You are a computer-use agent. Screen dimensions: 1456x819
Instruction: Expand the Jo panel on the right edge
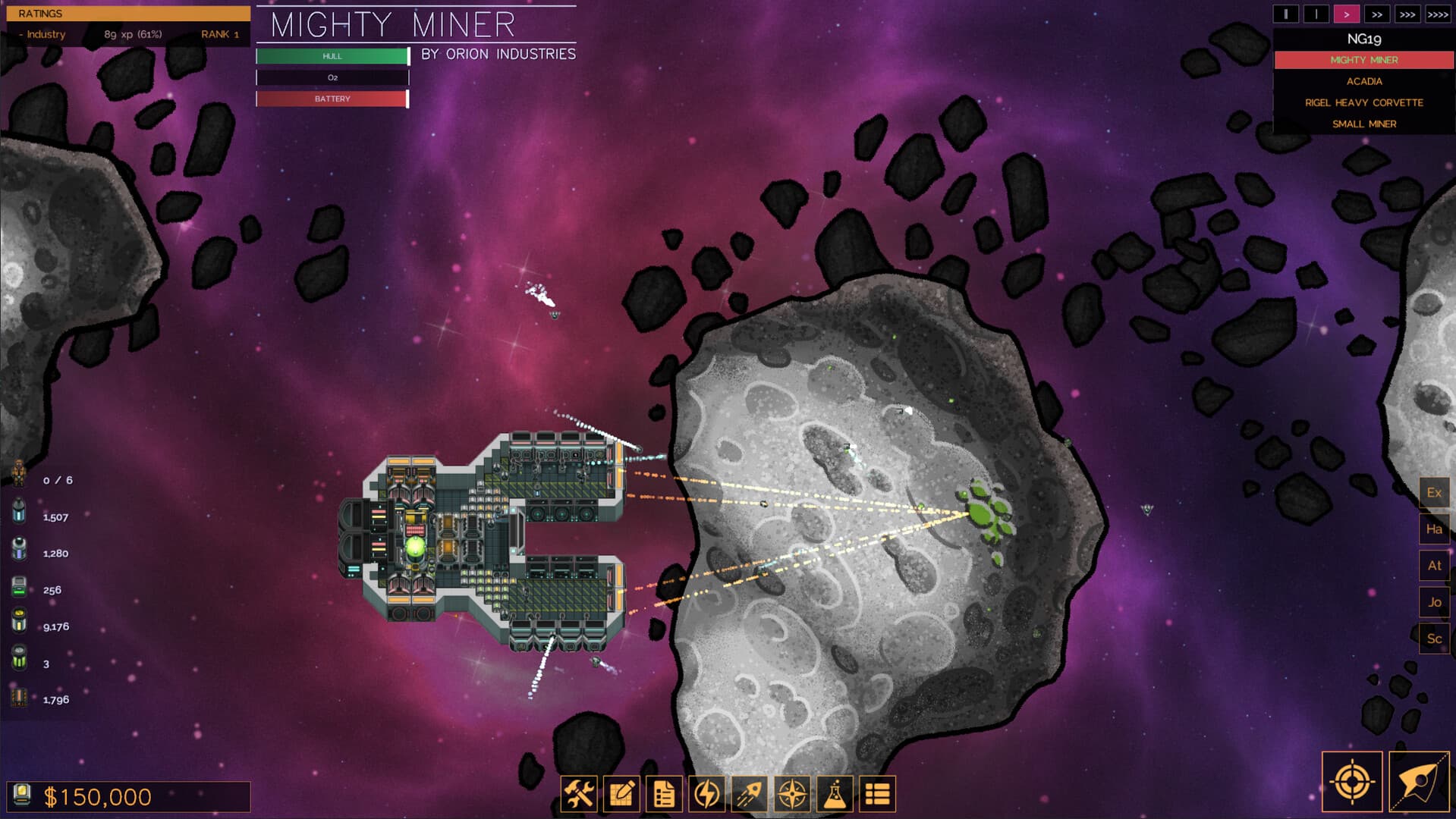click(x=1434, y=602)
